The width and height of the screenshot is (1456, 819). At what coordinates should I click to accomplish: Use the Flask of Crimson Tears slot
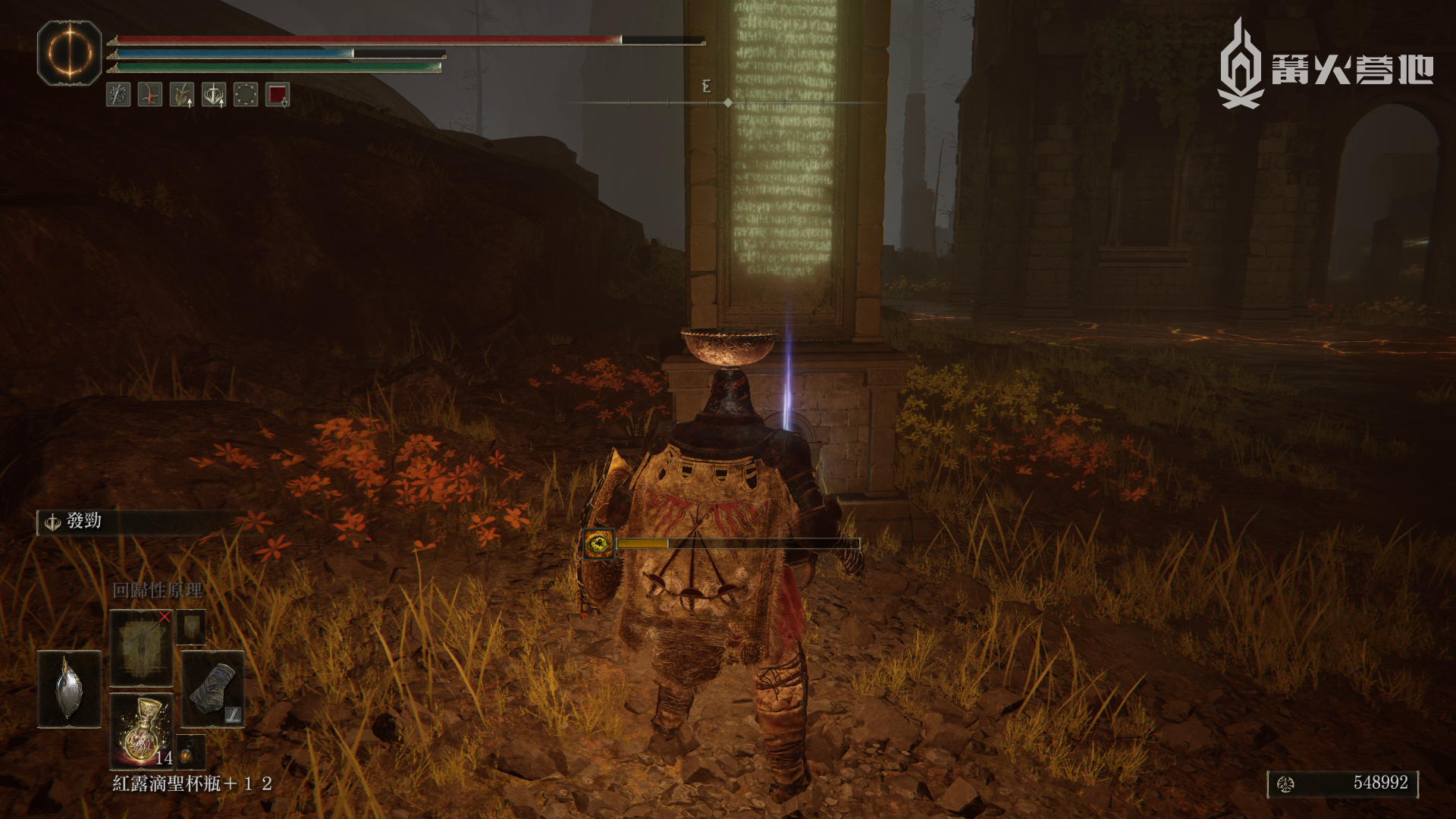(x=142, y=730)
